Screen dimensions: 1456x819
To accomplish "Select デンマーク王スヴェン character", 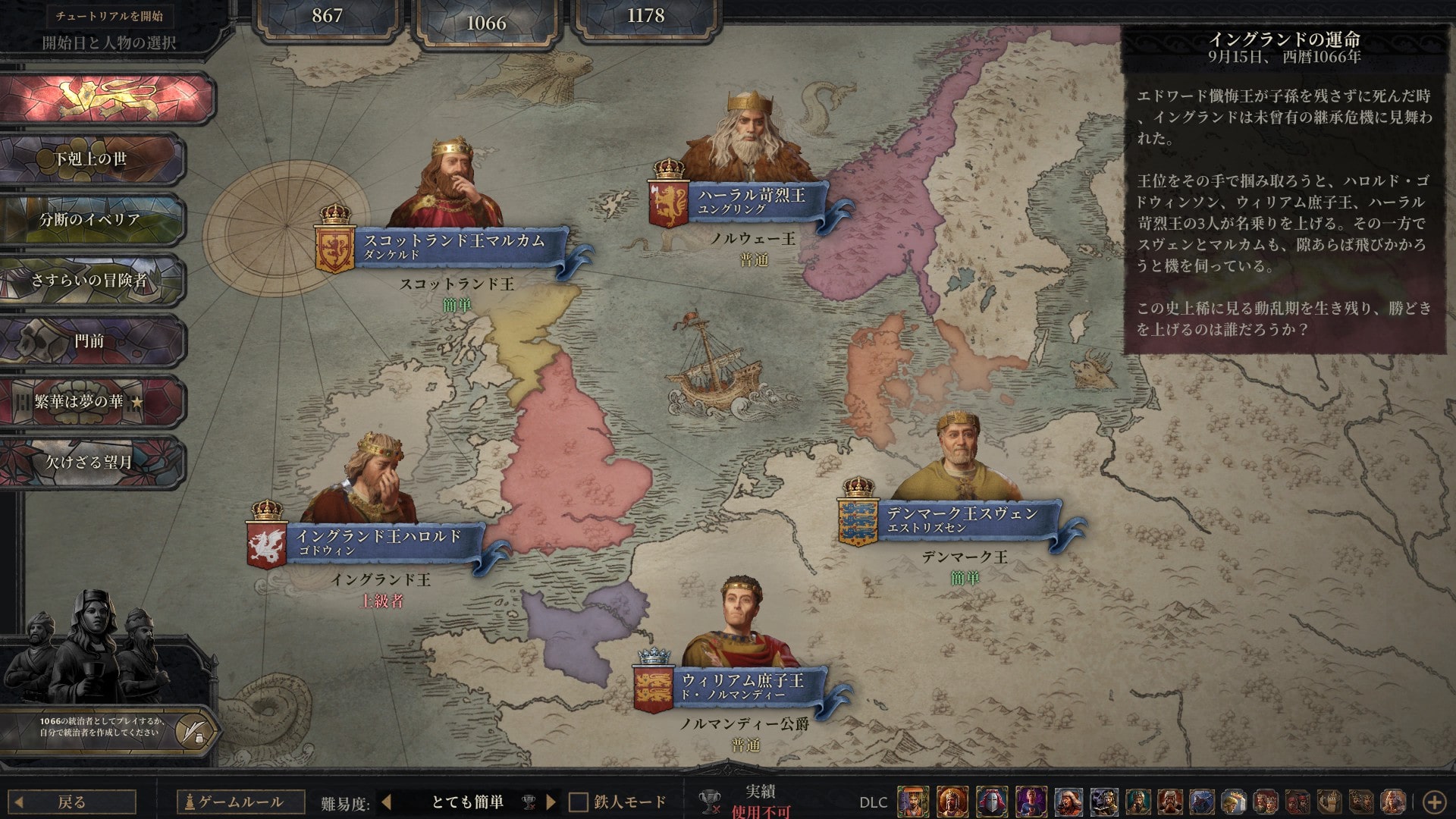I will (x=962, y=519).
